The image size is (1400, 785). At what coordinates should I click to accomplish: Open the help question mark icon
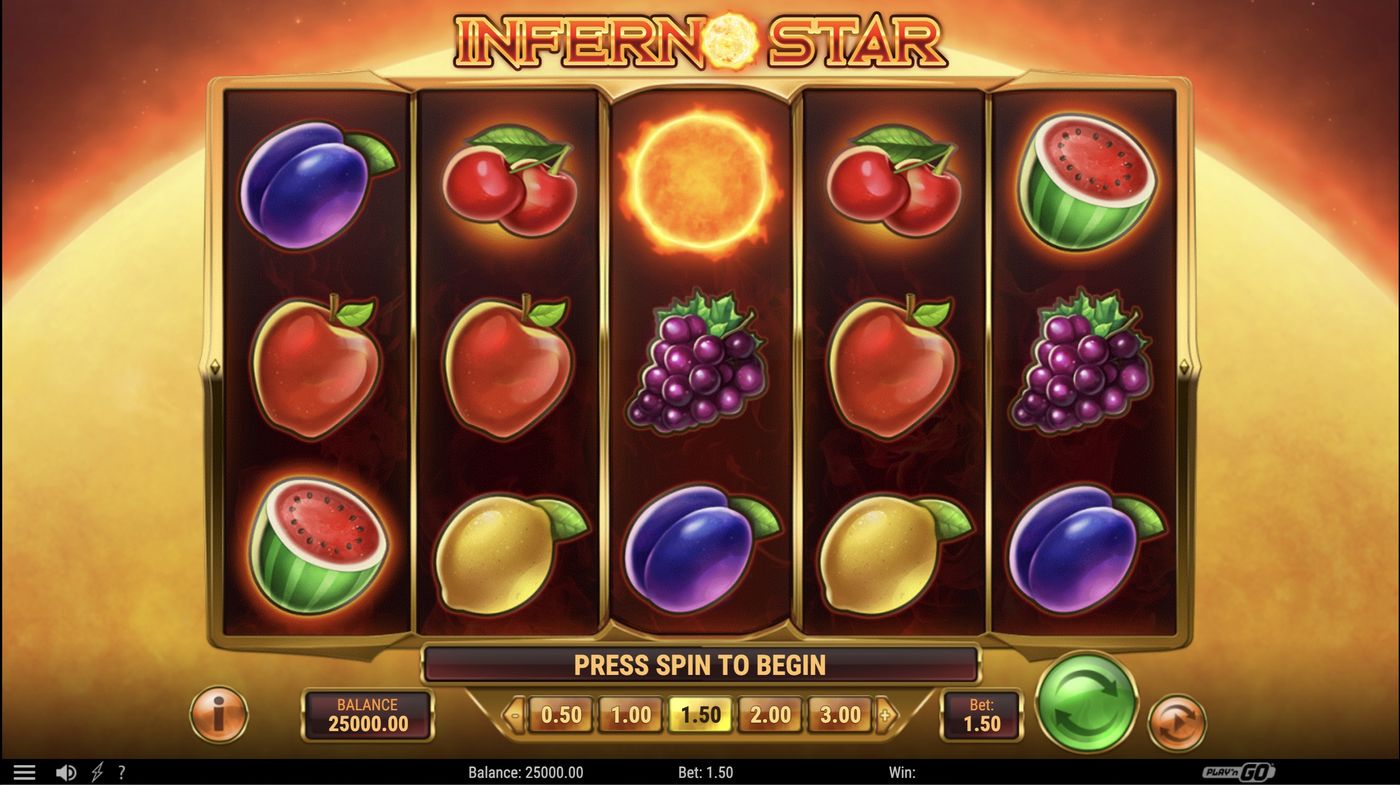point(122,771)
